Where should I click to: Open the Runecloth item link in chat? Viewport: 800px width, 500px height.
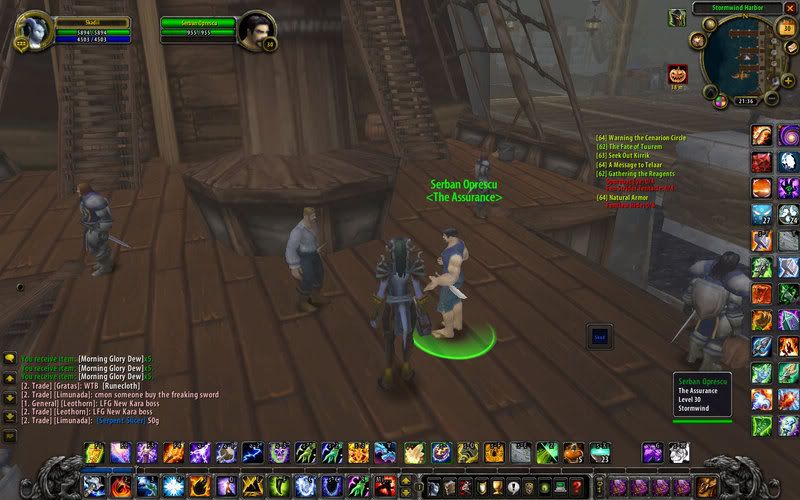coord(136,385)
